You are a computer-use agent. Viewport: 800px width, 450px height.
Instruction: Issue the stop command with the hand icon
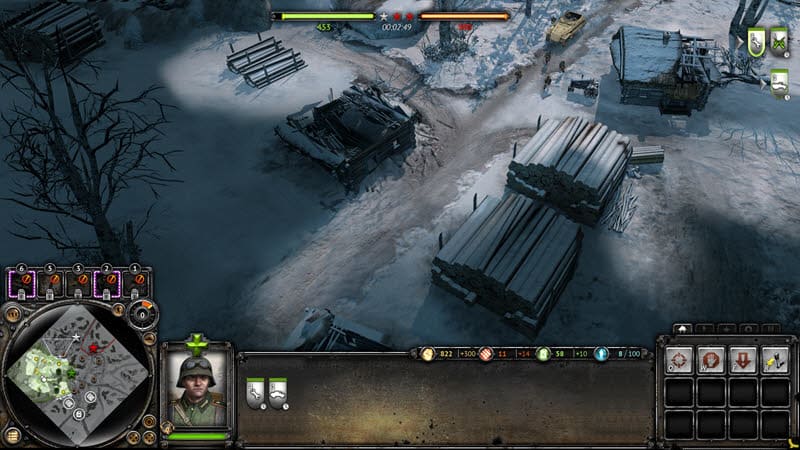point(711,359)
